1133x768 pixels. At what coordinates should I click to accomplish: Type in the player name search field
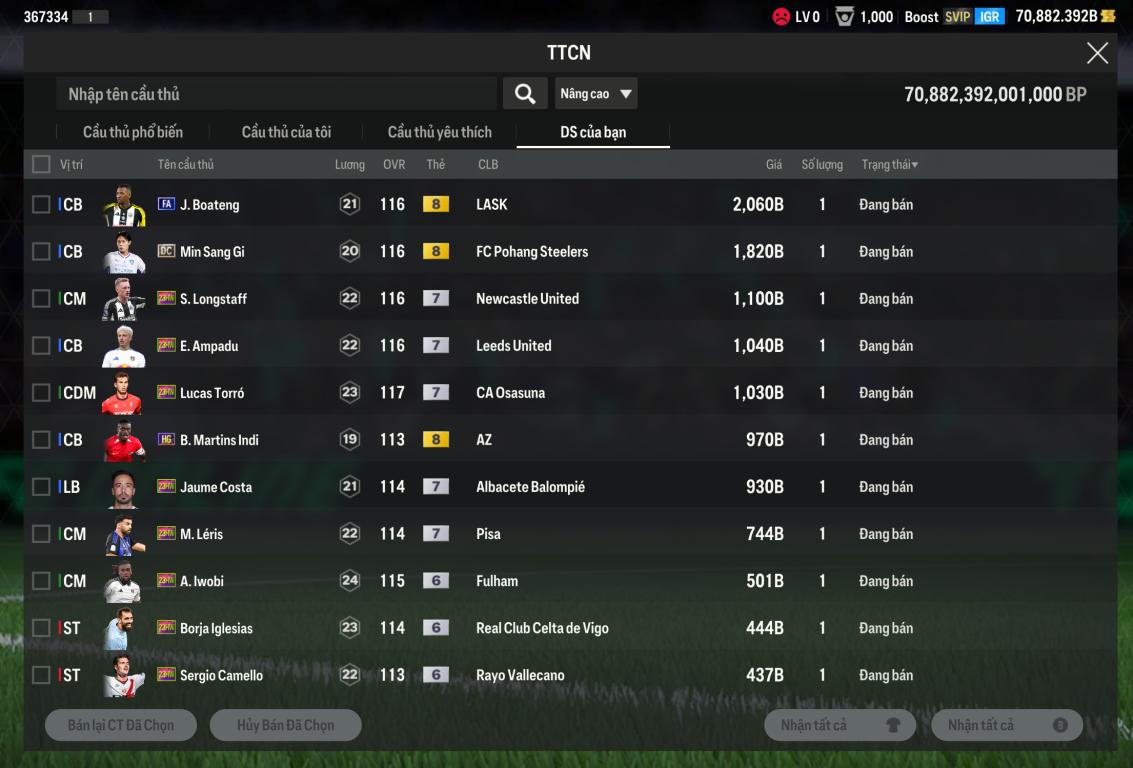[x=276, y=94]
